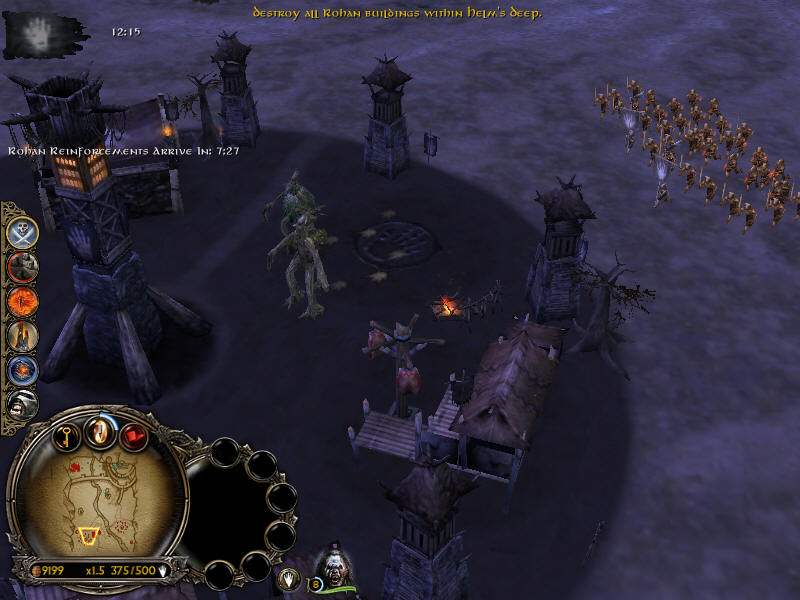Select the red button above the minimap
The height and width of the screenshot is (600, 800).
coord(134,436)
